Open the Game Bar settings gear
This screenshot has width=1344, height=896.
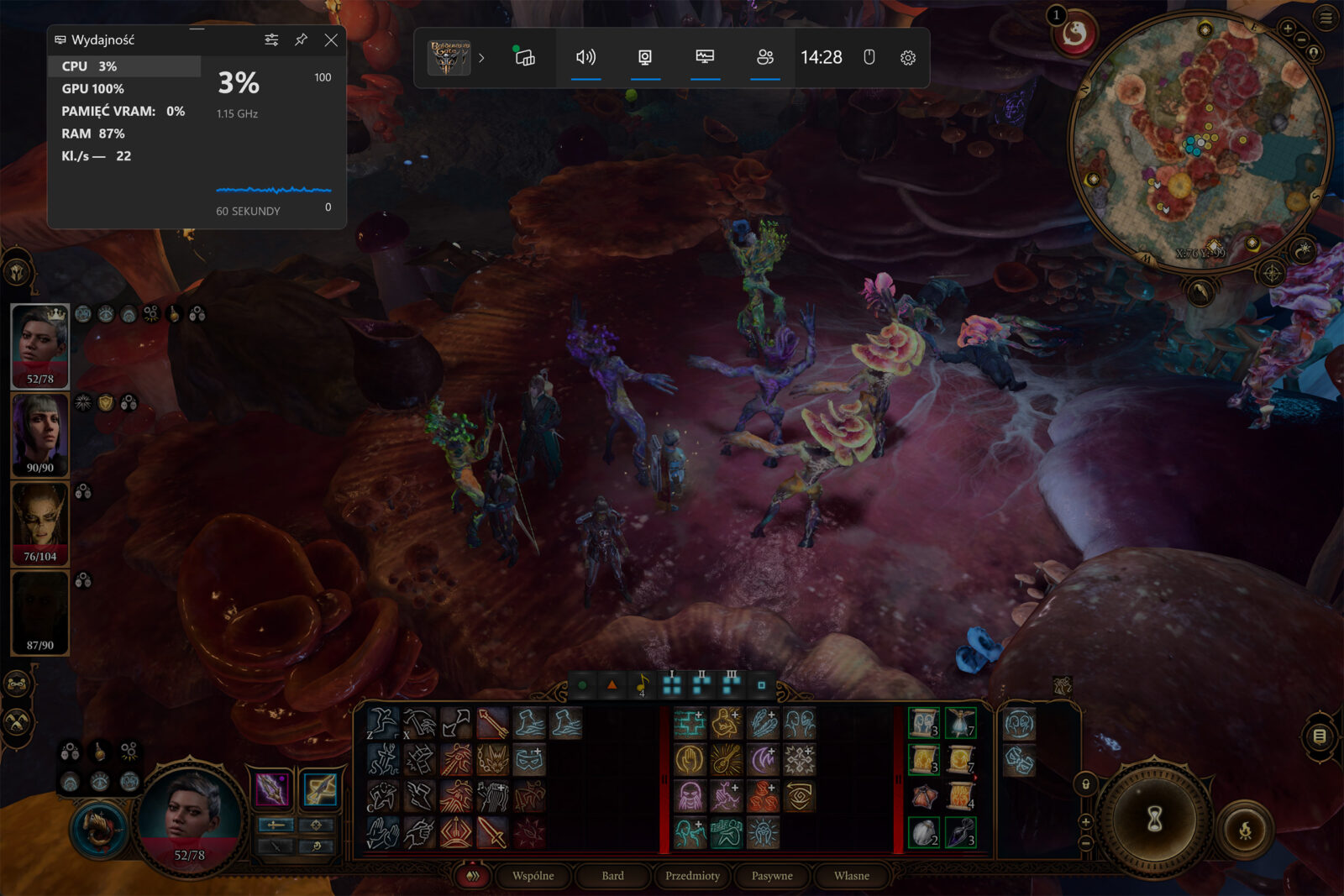tap(907, 57)
